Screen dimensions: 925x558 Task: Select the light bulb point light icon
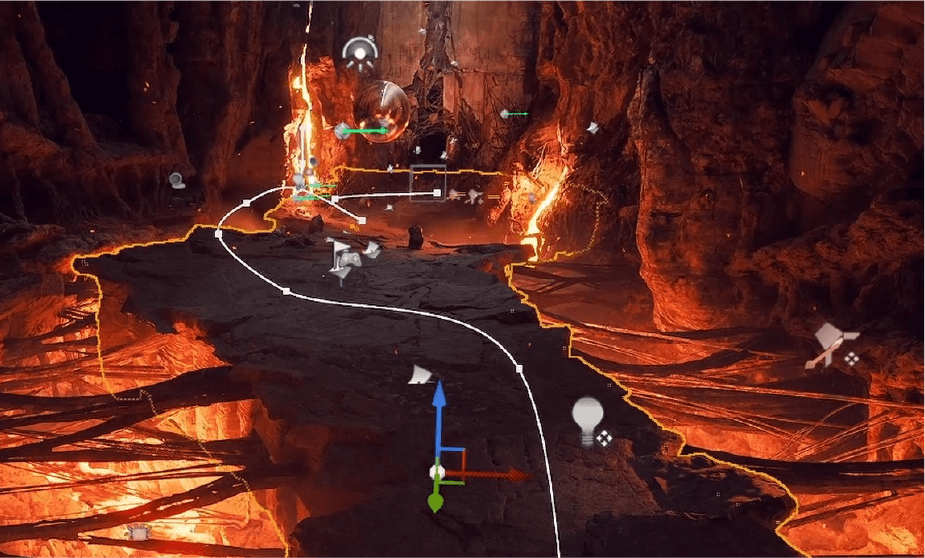[x=589, y=420]
